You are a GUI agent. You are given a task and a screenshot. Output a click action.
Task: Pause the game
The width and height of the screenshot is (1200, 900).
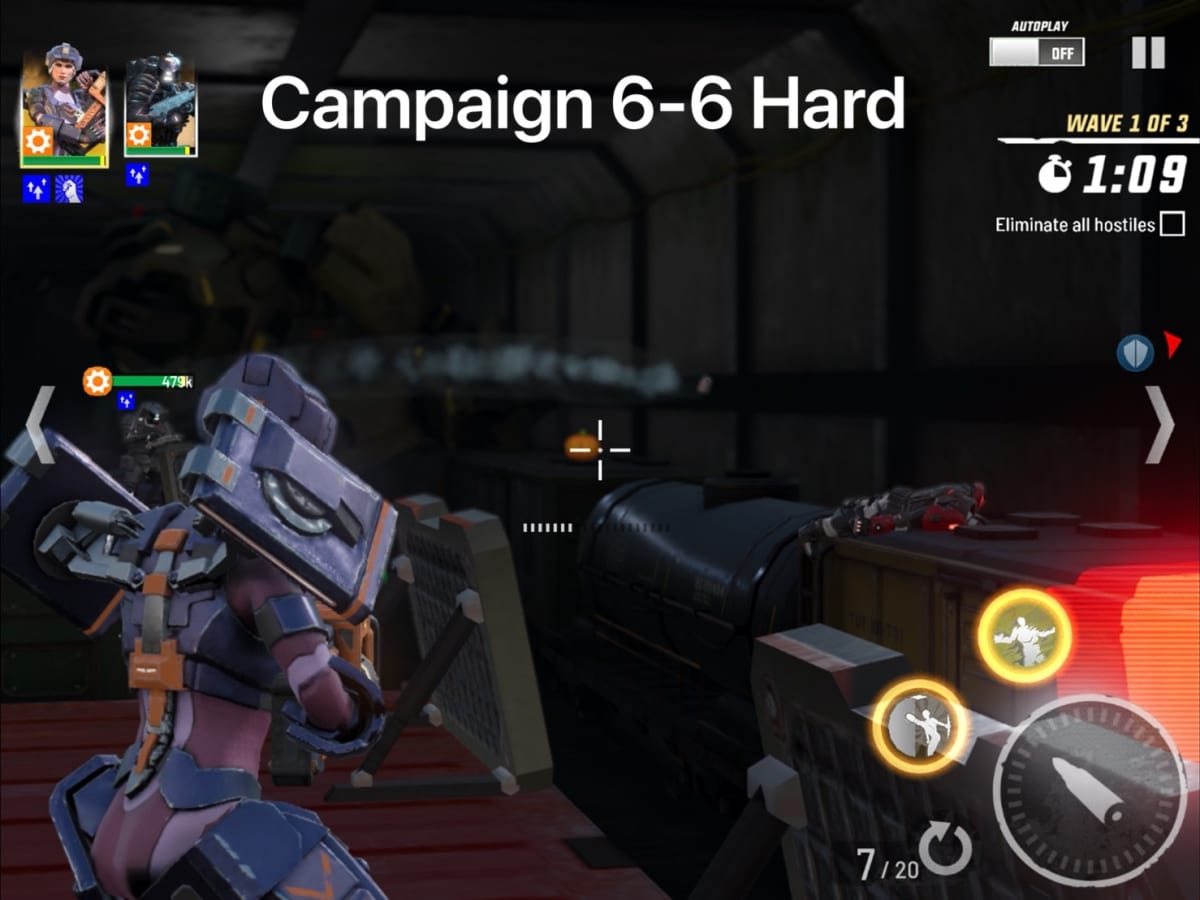click(1148, 52)
